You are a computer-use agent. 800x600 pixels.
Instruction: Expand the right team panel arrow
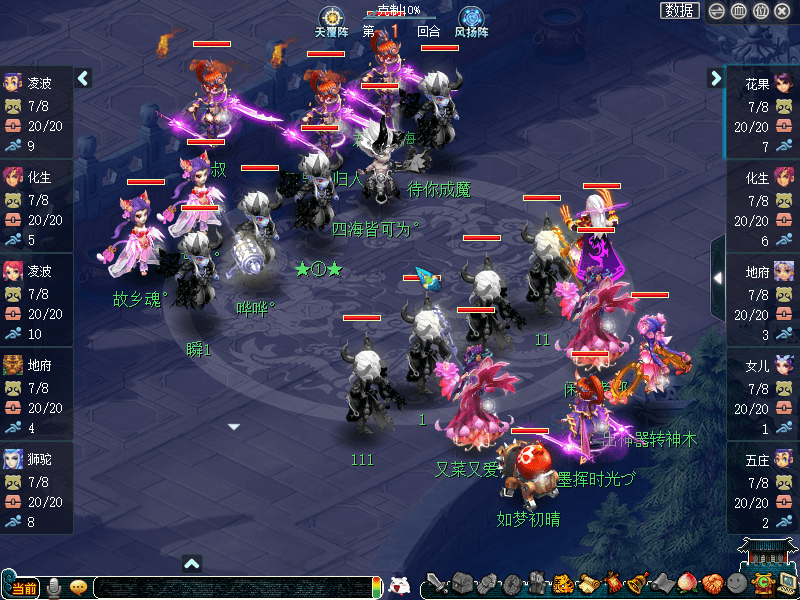coord(716,77)
